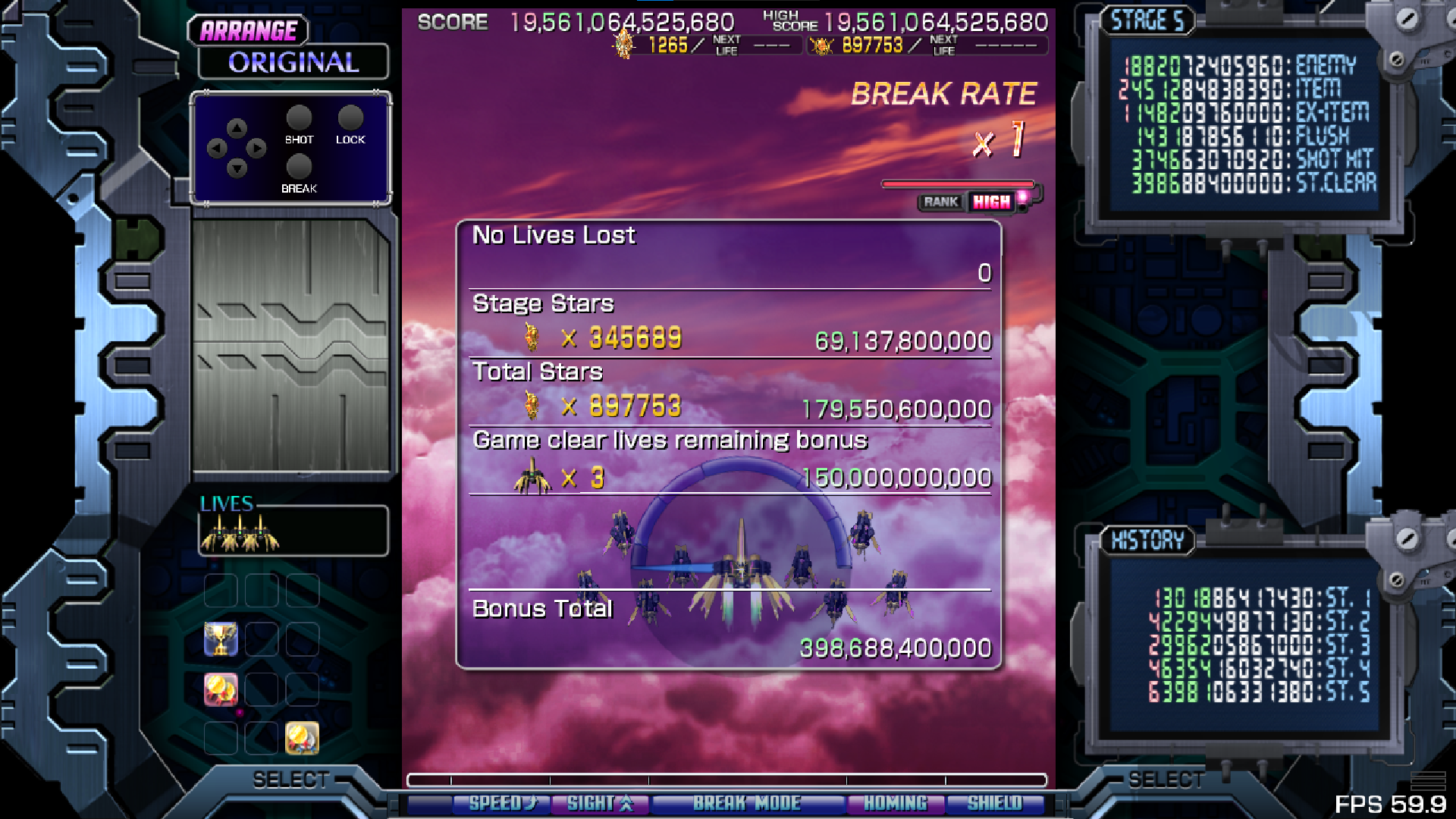Open the gold-framed gold and silver medal icon

[x=302, y=738]
